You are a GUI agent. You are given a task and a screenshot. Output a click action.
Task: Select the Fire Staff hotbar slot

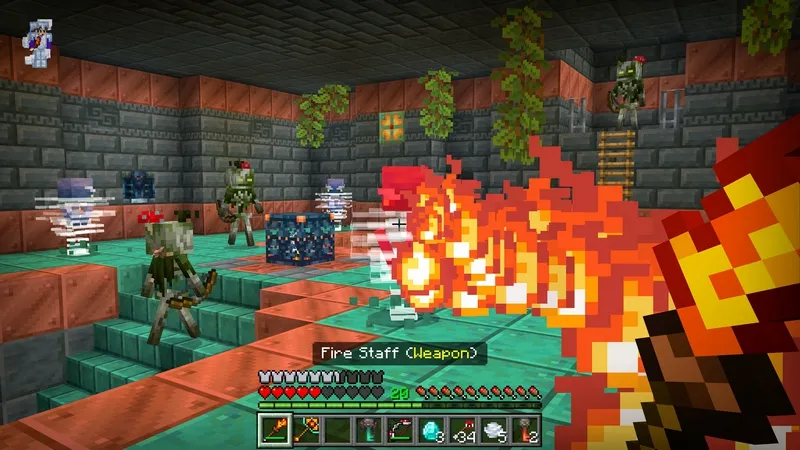pyautogui.click(x=274, y=431)
